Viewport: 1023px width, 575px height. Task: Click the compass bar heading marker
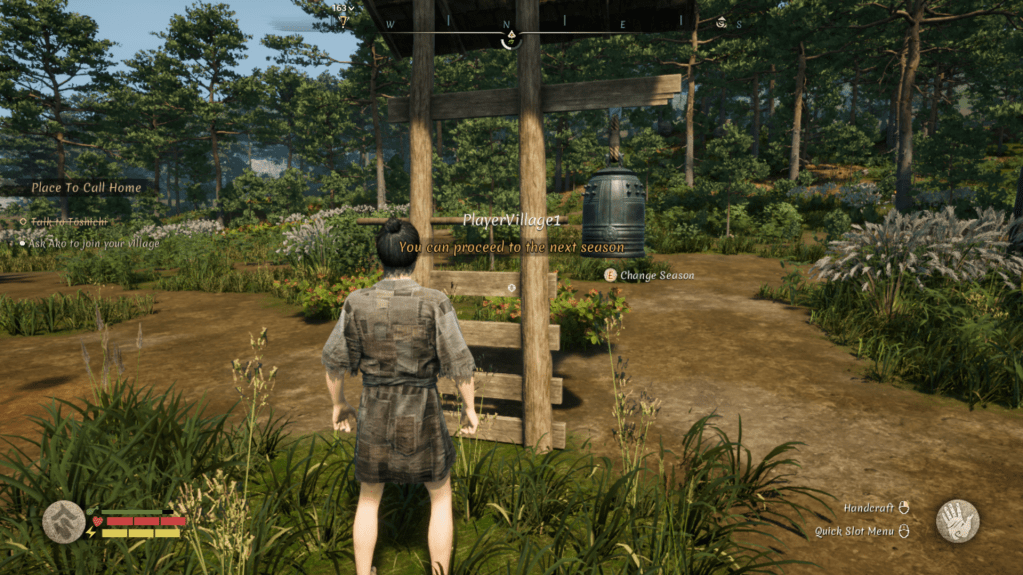tap(510, 39)
